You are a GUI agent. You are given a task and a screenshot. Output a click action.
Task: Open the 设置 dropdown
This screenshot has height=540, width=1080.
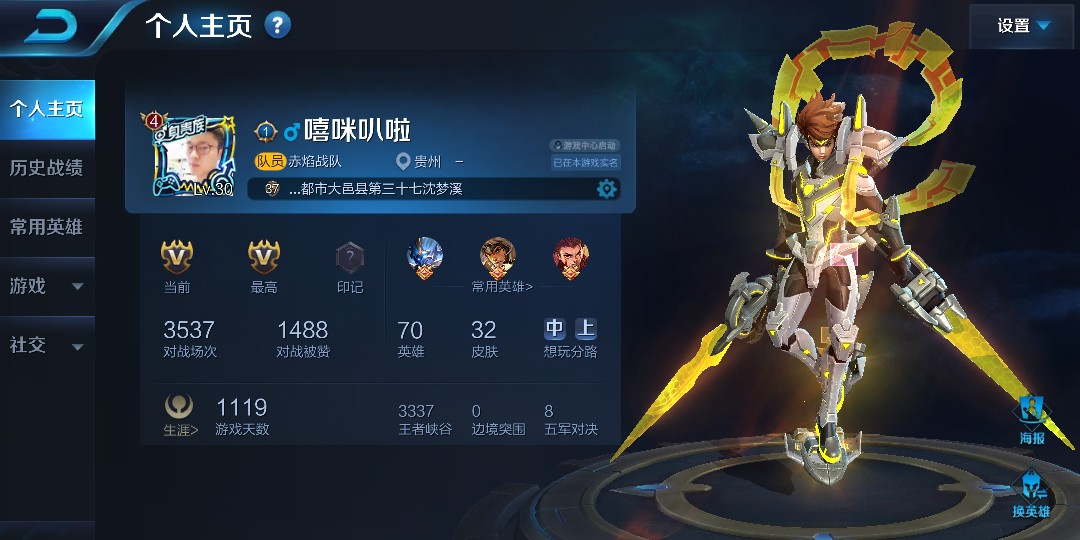coord(1024,26)
